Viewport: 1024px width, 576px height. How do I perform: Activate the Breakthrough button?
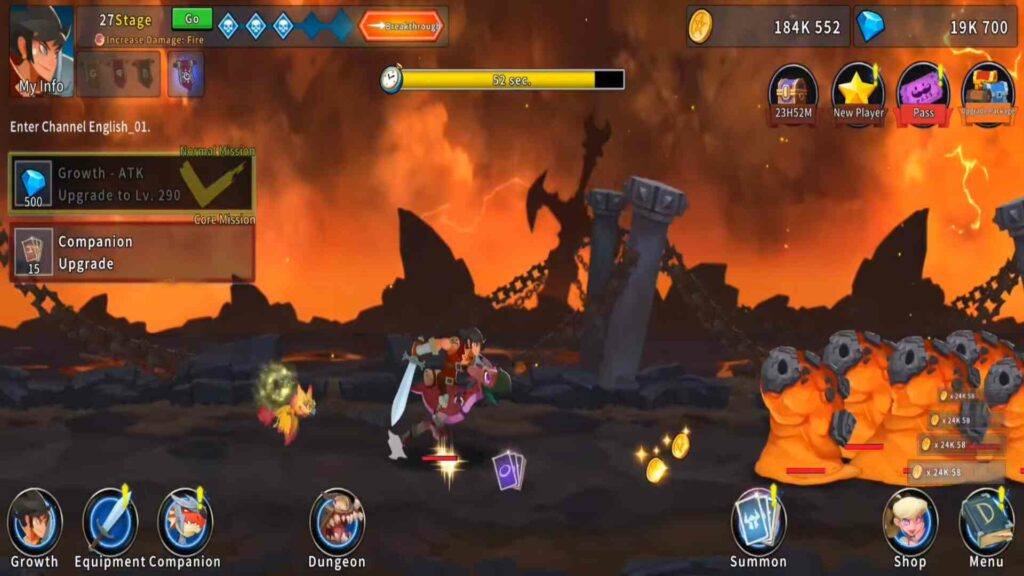pyautogui.click(x=401, y=26)
